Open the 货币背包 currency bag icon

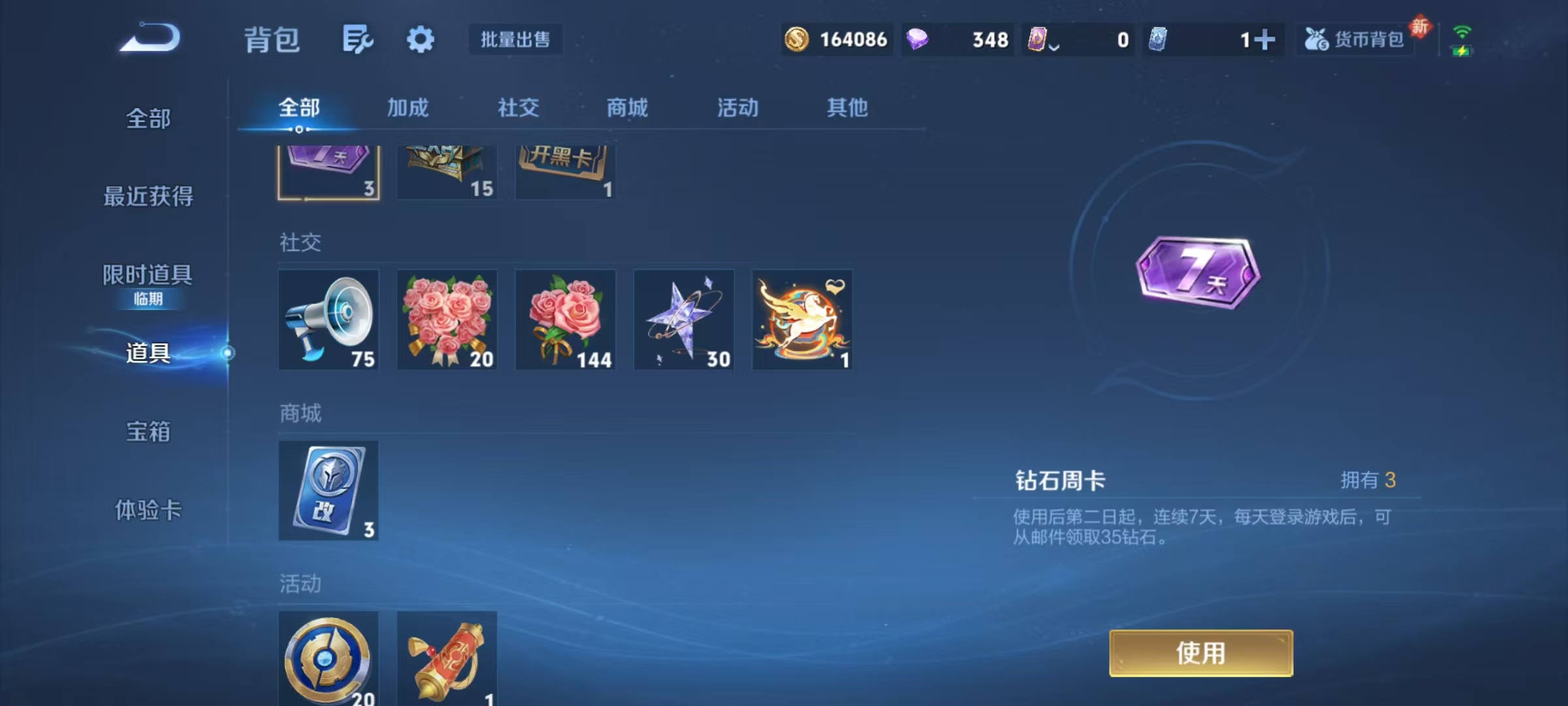(x=1354, y=39)
